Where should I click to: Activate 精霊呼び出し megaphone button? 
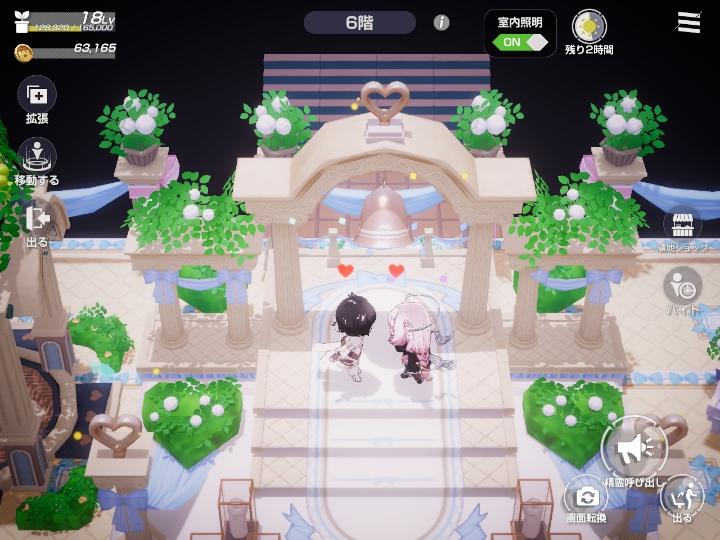coord(634,449)
